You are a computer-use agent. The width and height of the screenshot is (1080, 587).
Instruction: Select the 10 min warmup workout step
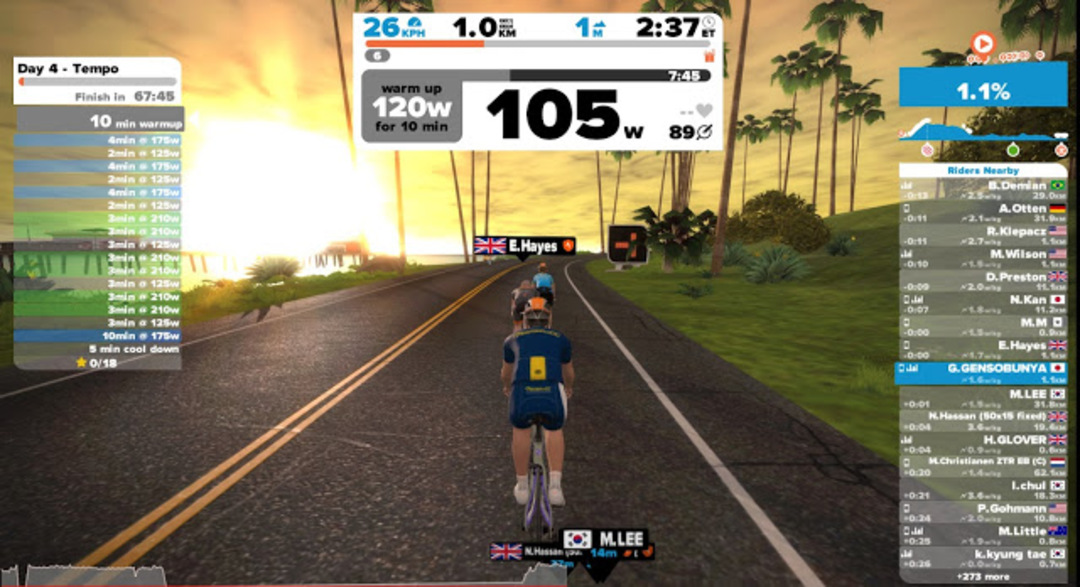[x=100, y=121]
